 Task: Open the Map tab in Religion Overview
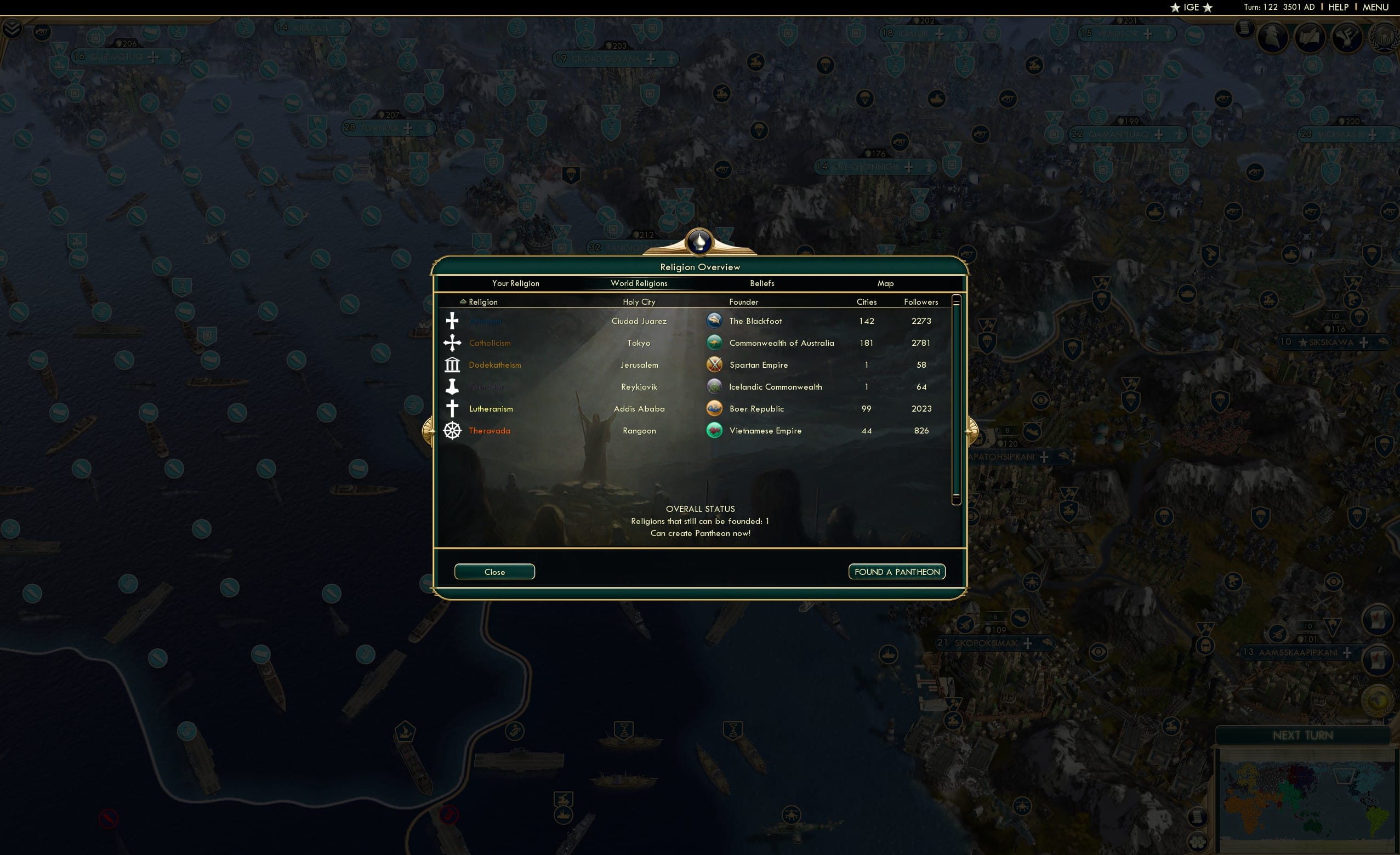[886, 283]
